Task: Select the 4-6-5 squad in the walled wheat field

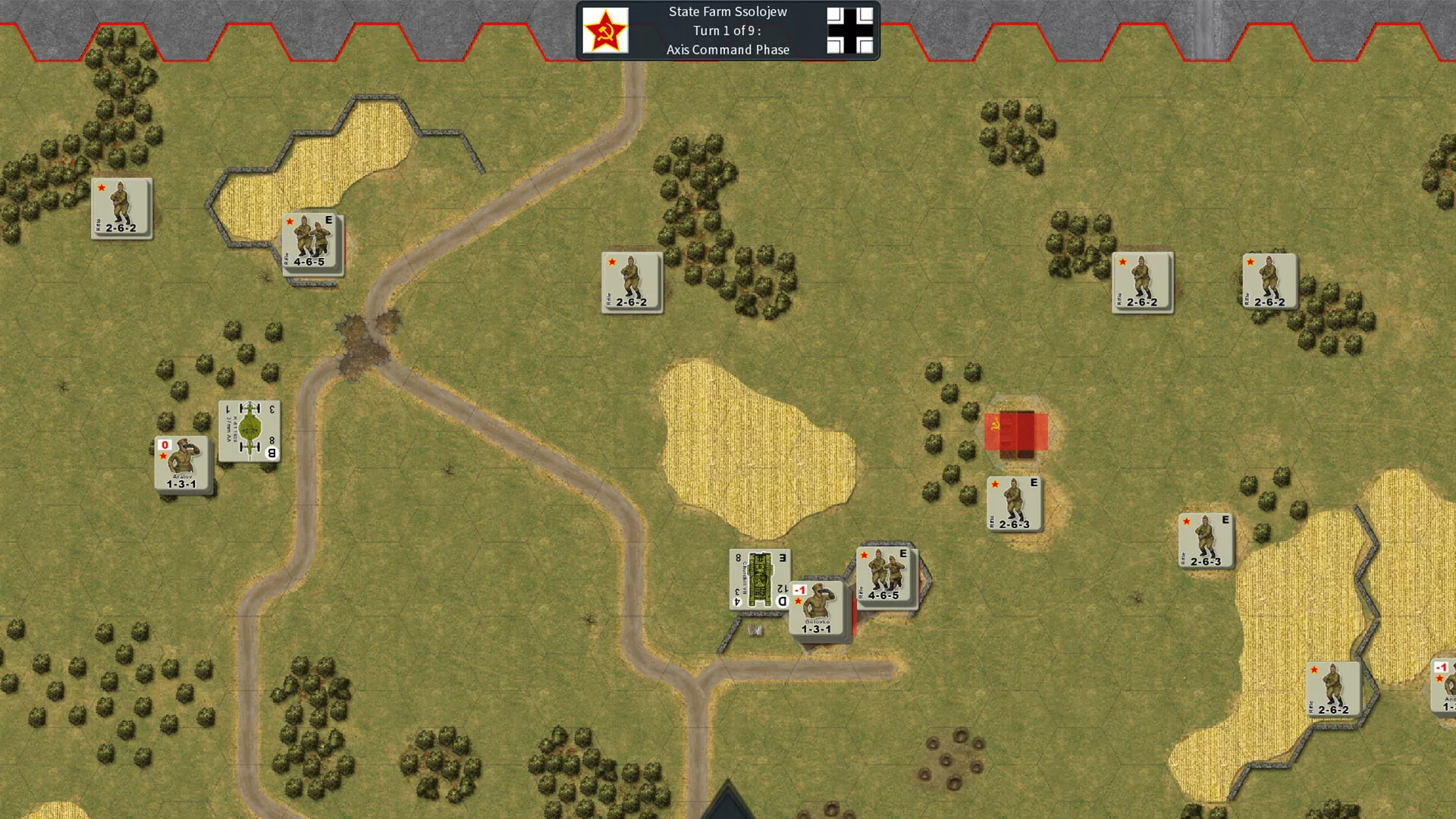Action: coord(312,243)
